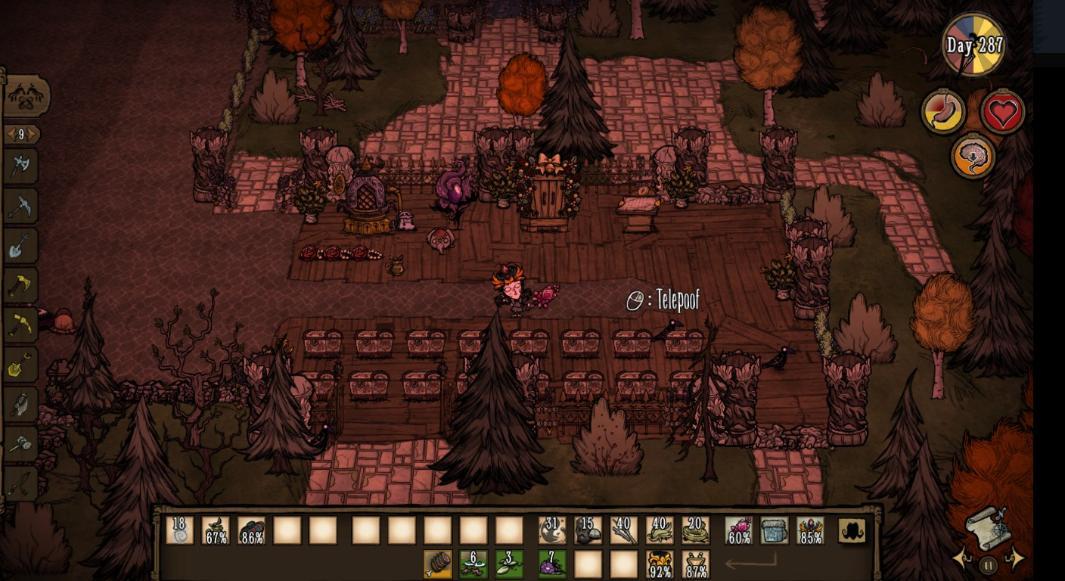
Task: Click the meat item in the backpack
Action: pyautogui.click(x=438, y=564)
